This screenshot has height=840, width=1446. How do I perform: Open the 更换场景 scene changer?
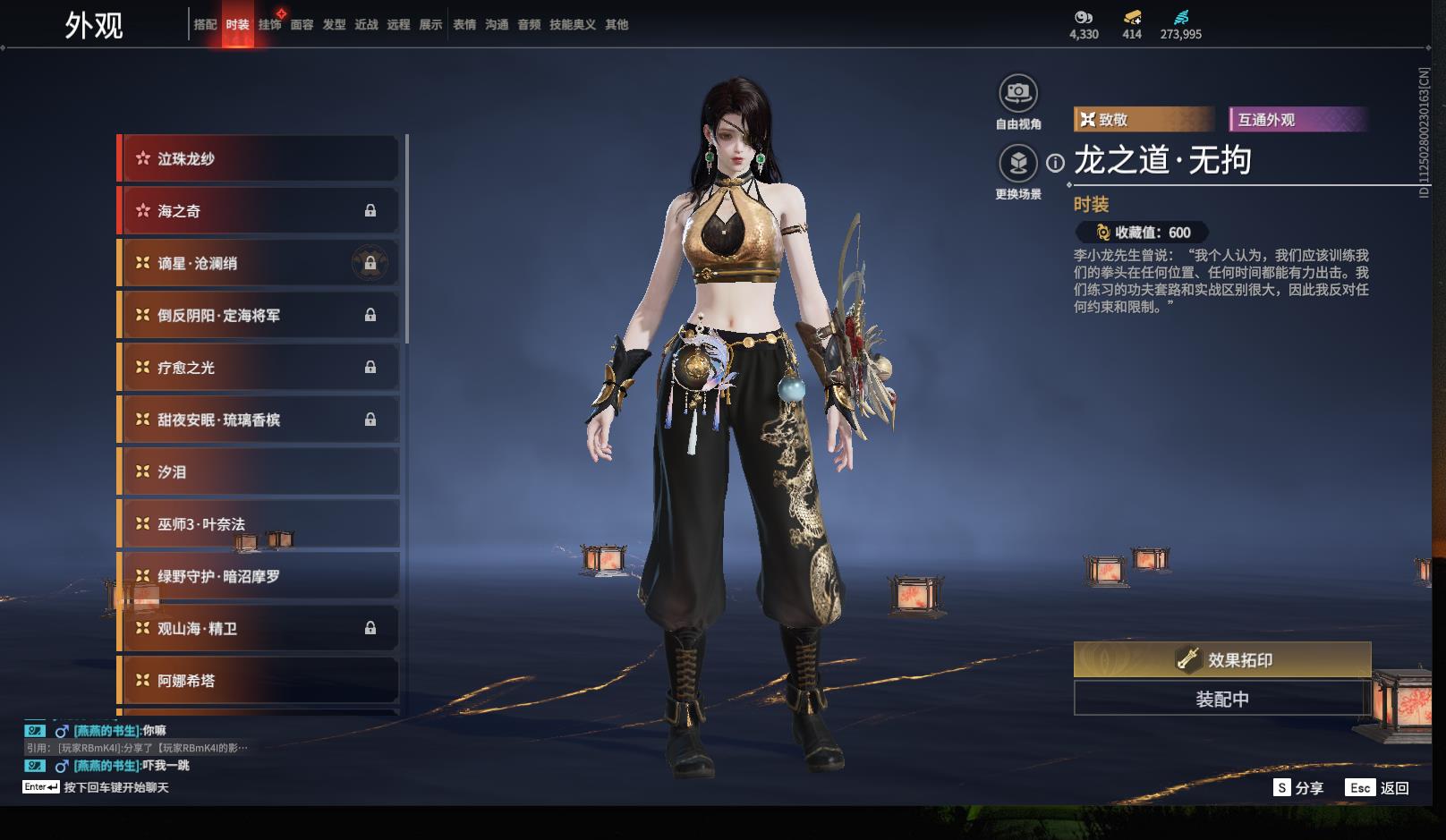click(1018, 163)
